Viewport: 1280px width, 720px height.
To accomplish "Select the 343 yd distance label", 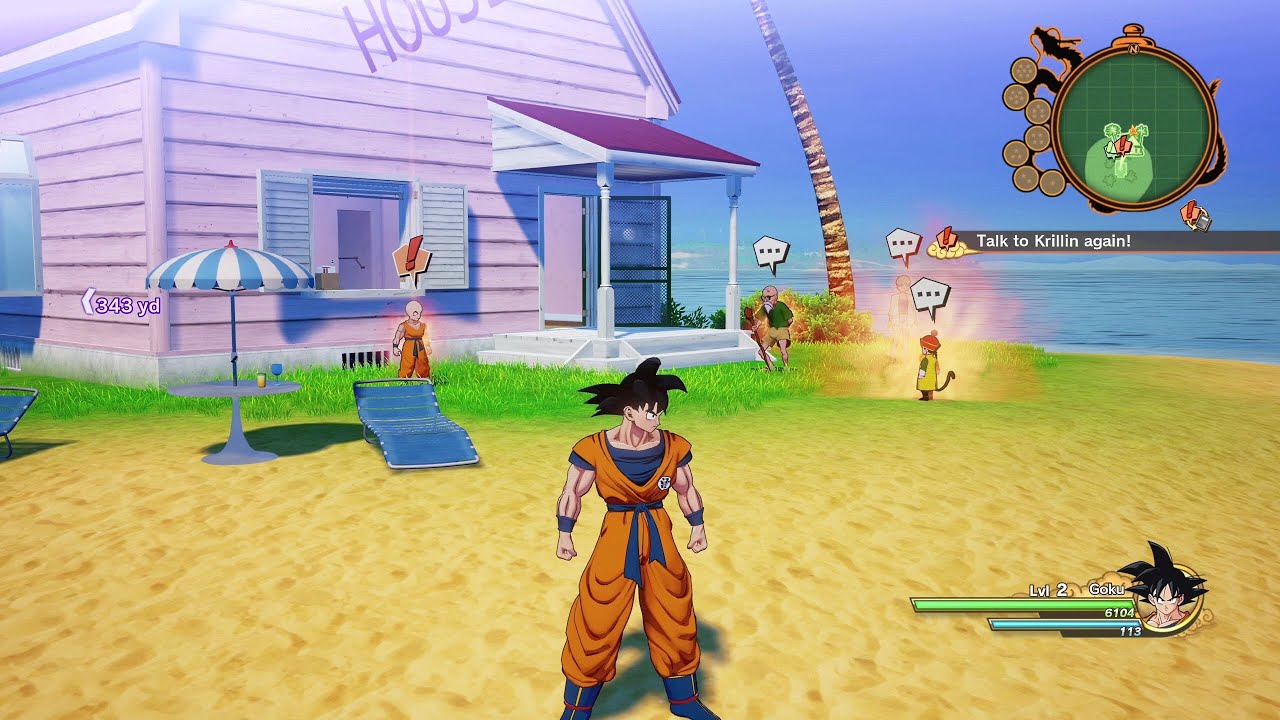I will [x=127, y=306].
